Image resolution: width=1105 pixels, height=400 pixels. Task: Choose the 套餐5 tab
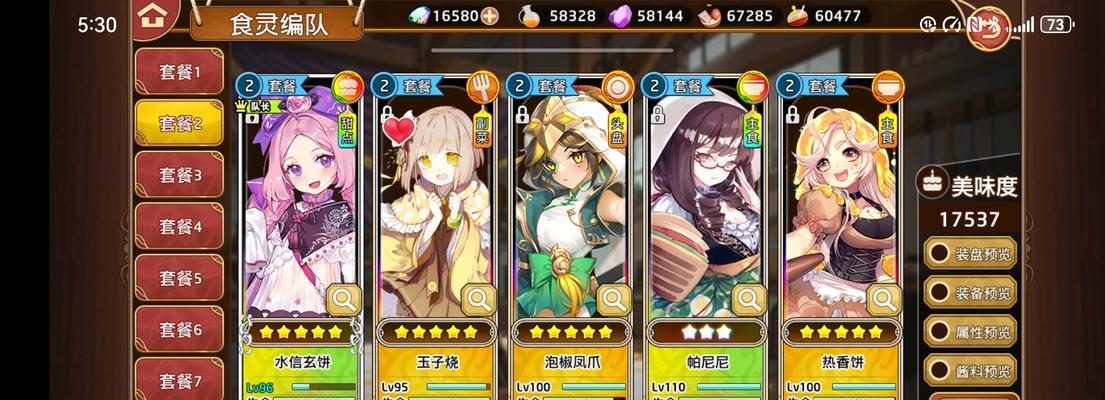[179, 278]
